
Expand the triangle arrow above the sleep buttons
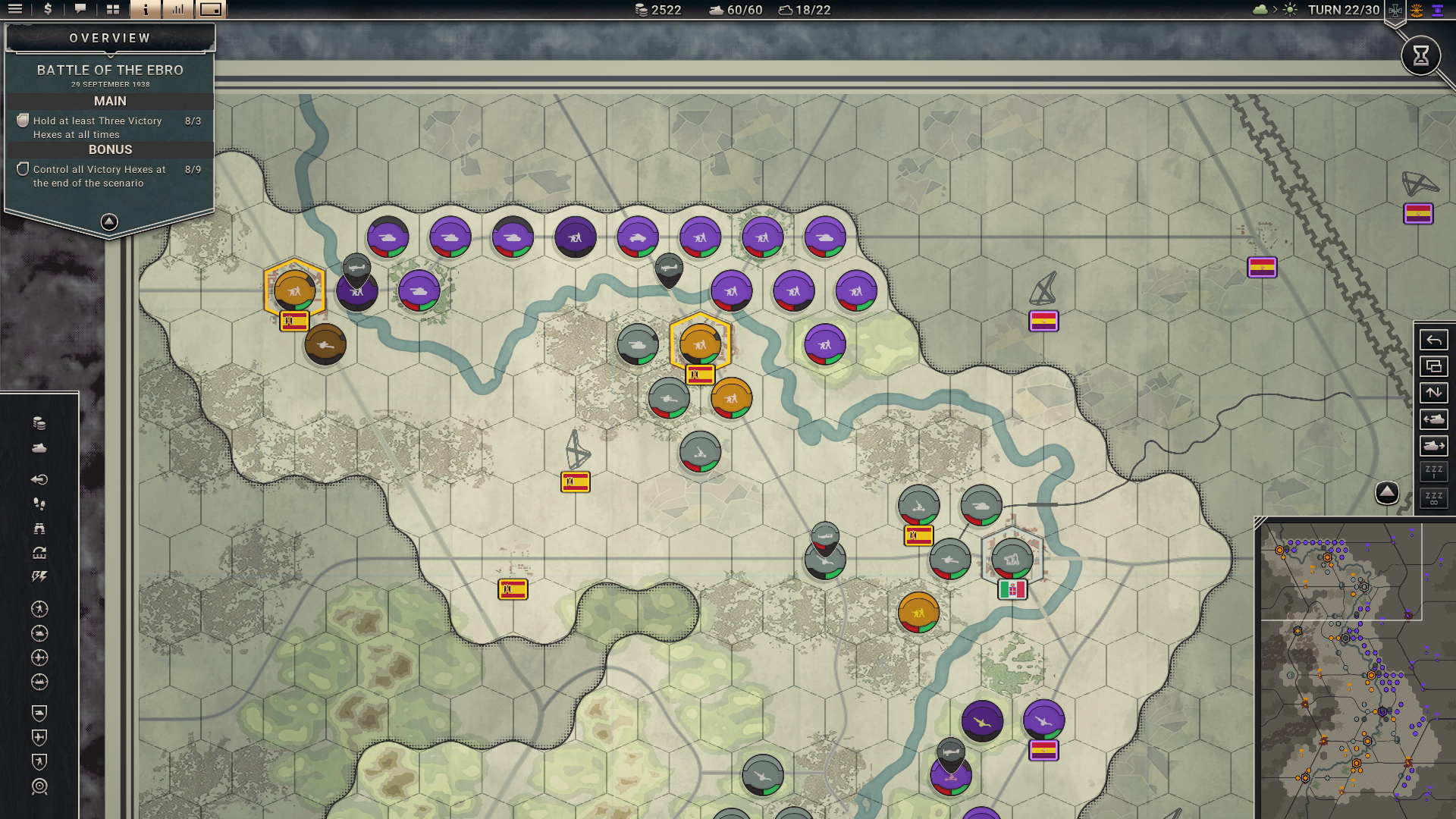(x=1387, y=492)
